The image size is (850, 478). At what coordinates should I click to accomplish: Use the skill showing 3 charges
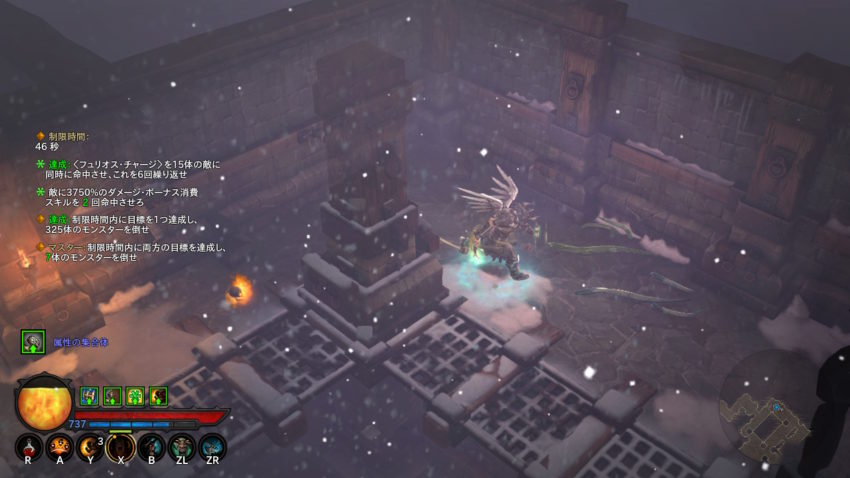pos(90,446)
